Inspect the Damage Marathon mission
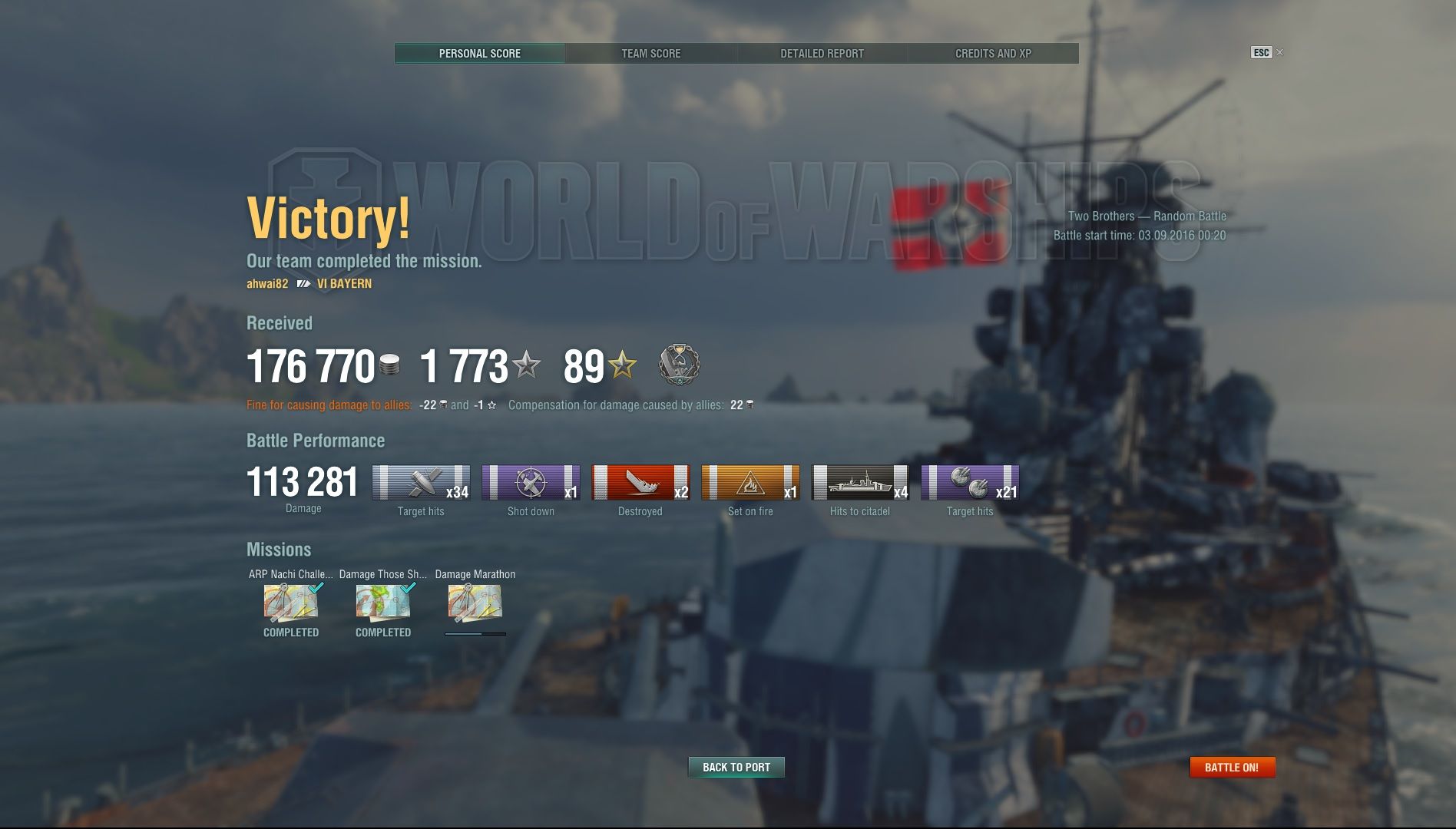1456x829 pixels. coord(475,603)
